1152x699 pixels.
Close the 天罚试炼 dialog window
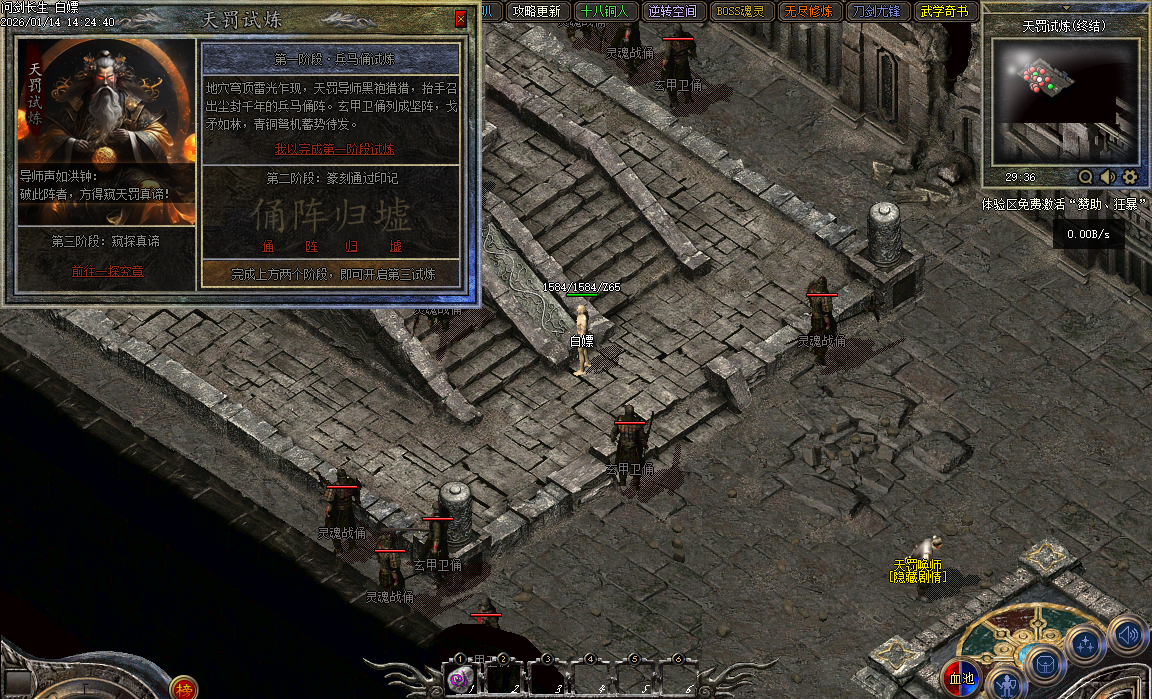coord(460,19)
